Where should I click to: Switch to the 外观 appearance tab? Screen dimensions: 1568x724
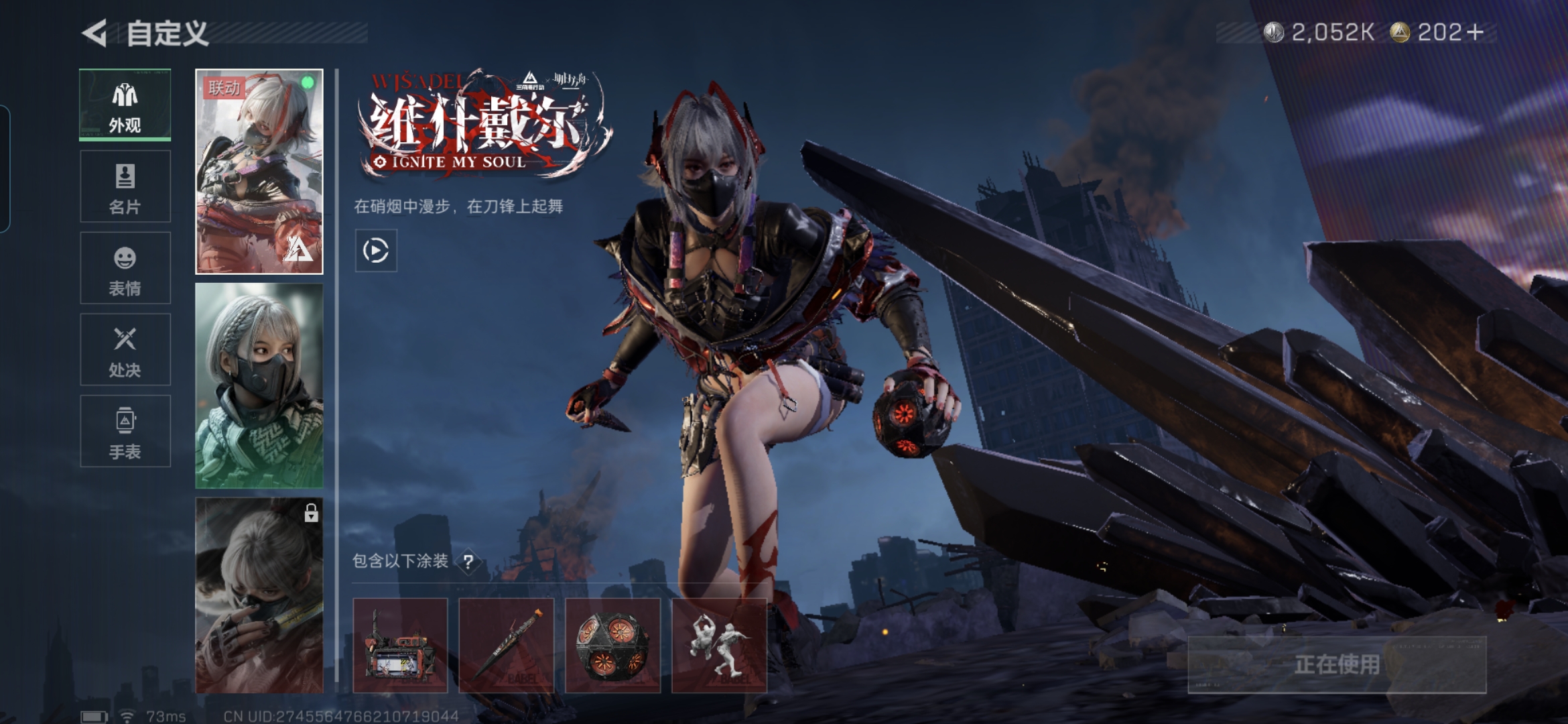click(125, 105)
